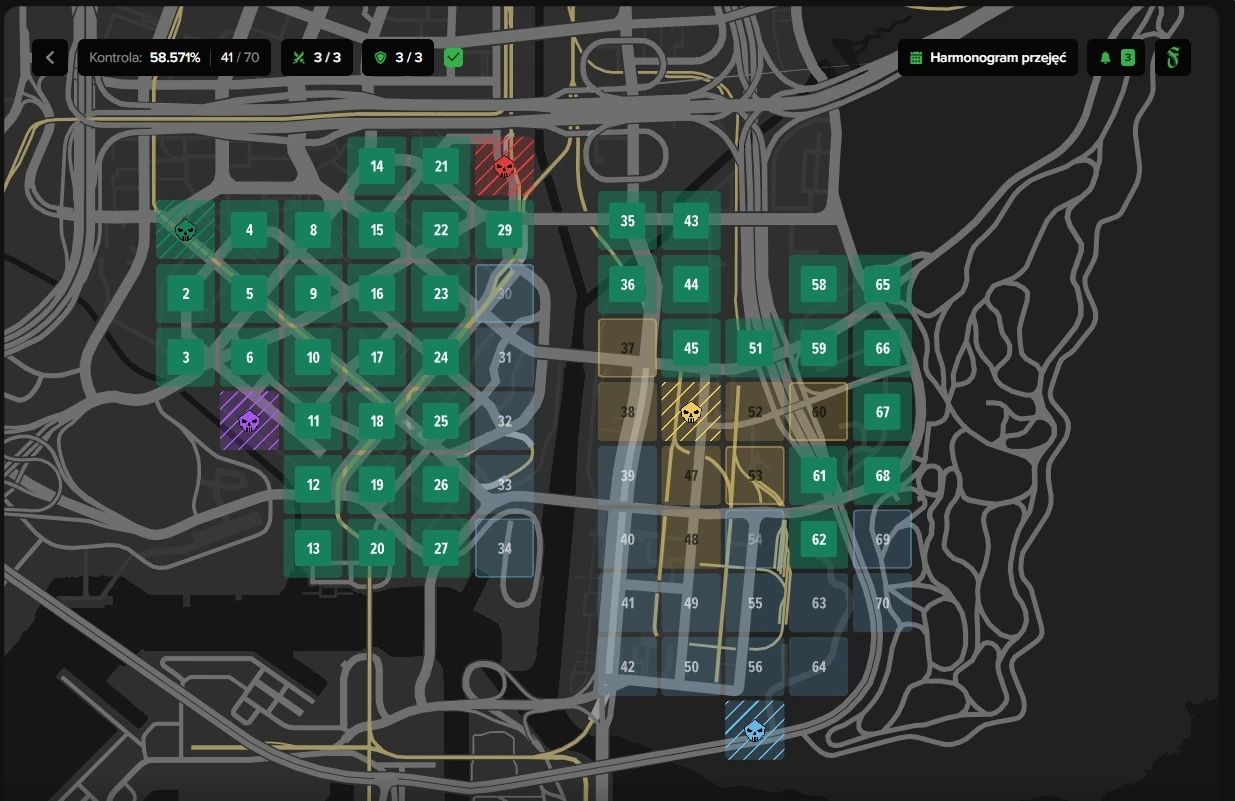Select zone number 65
Screen dimensions: 1235x801
882,285
